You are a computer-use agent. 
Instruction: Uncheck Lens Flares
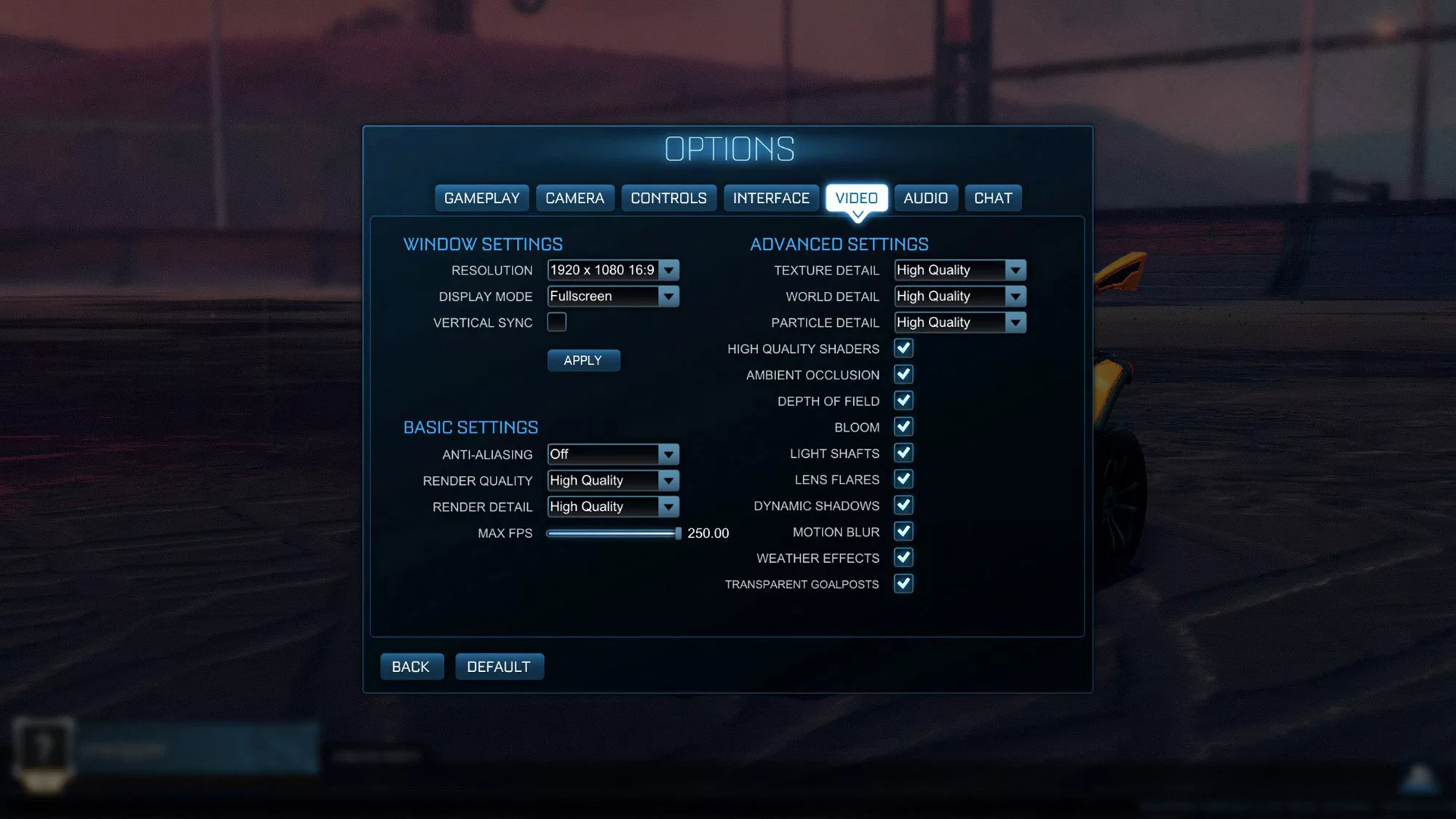pos(903,480)
